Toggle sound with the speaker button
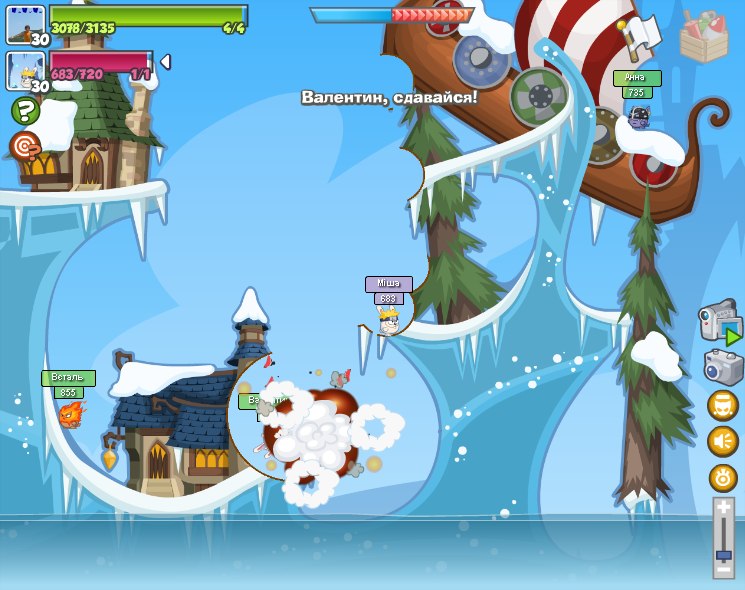Viewport: 745px width, 590px height. (723, 441)
